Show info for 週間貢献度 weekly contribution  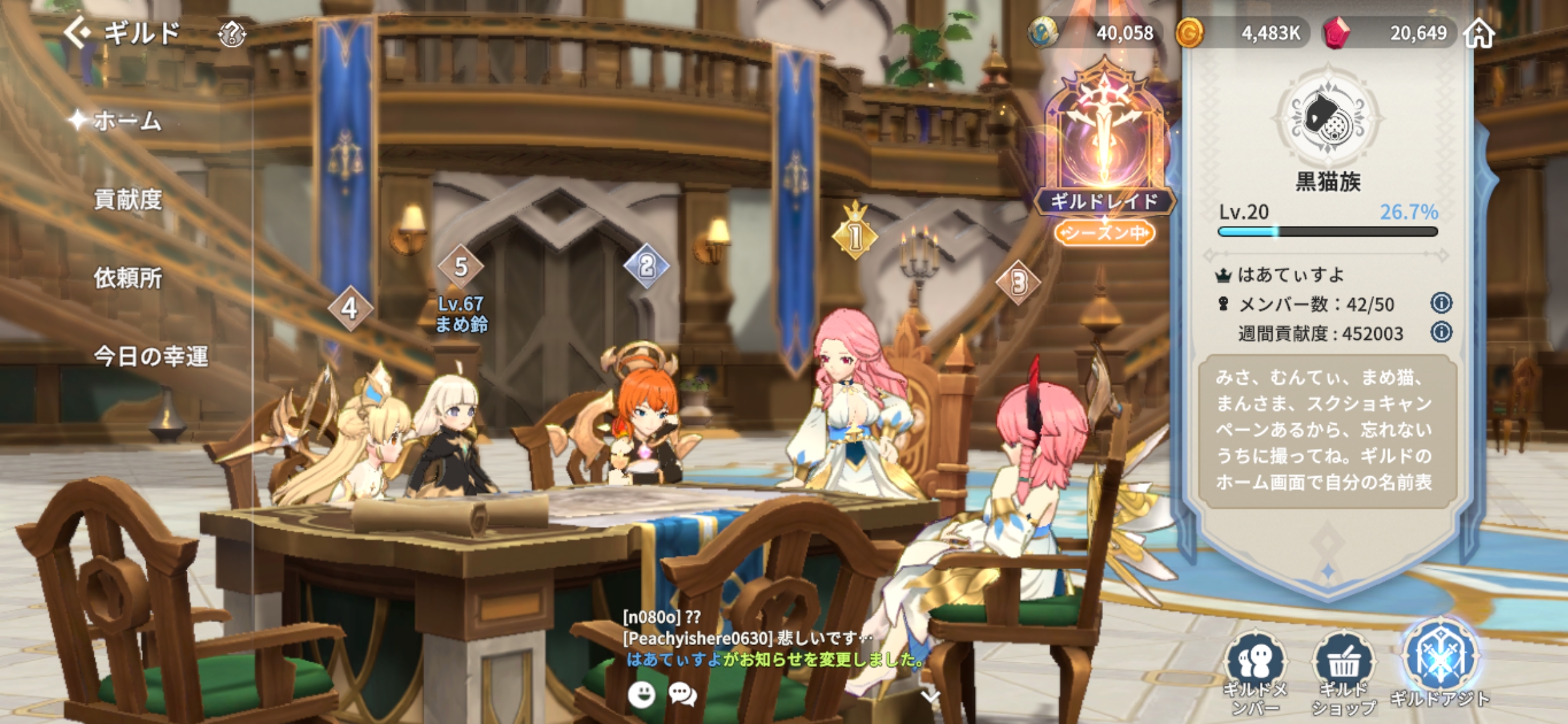pos(1441,333)
